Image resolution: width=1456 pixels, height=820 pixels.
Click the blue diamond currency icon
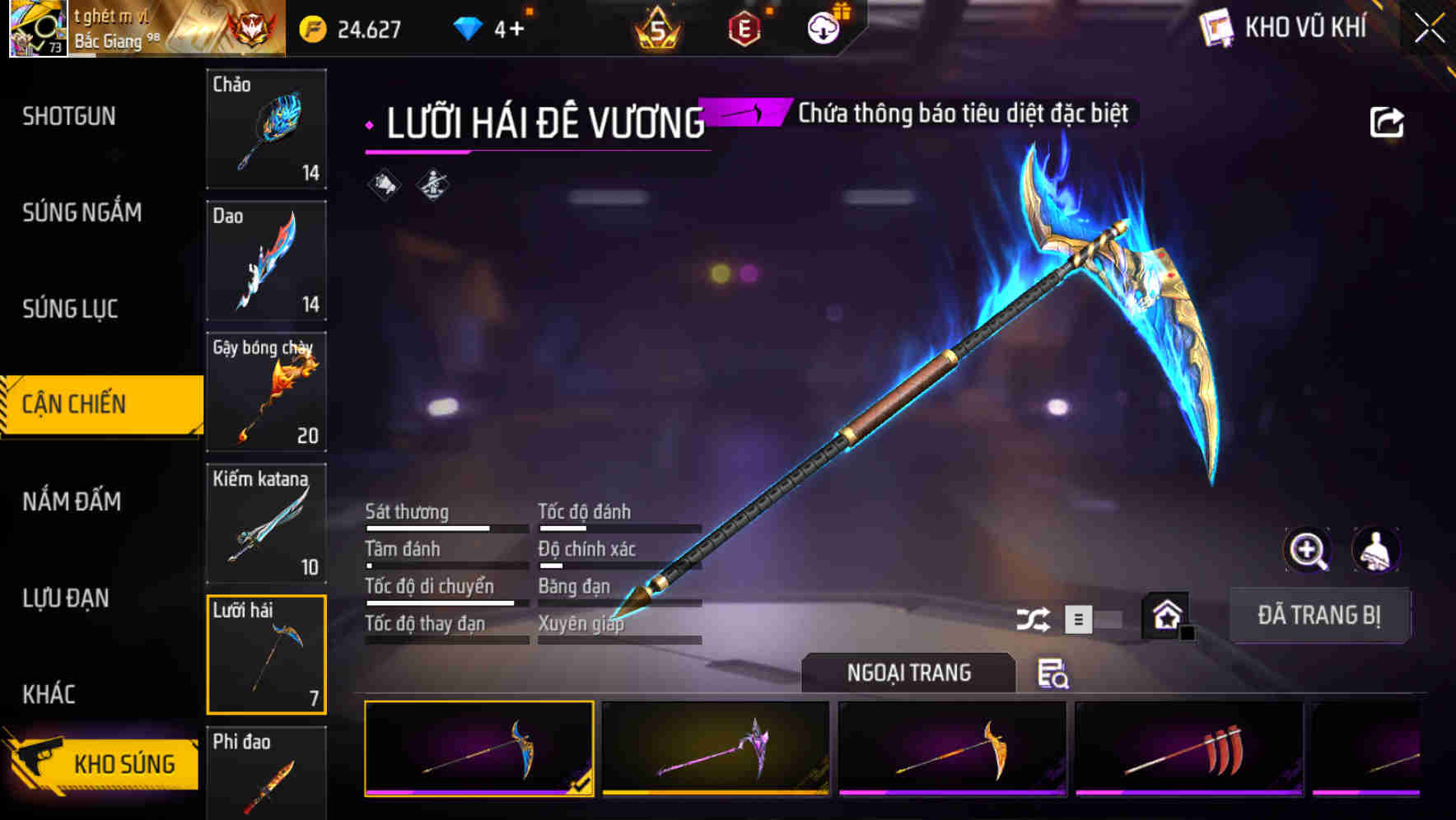(x=467, y=27)
